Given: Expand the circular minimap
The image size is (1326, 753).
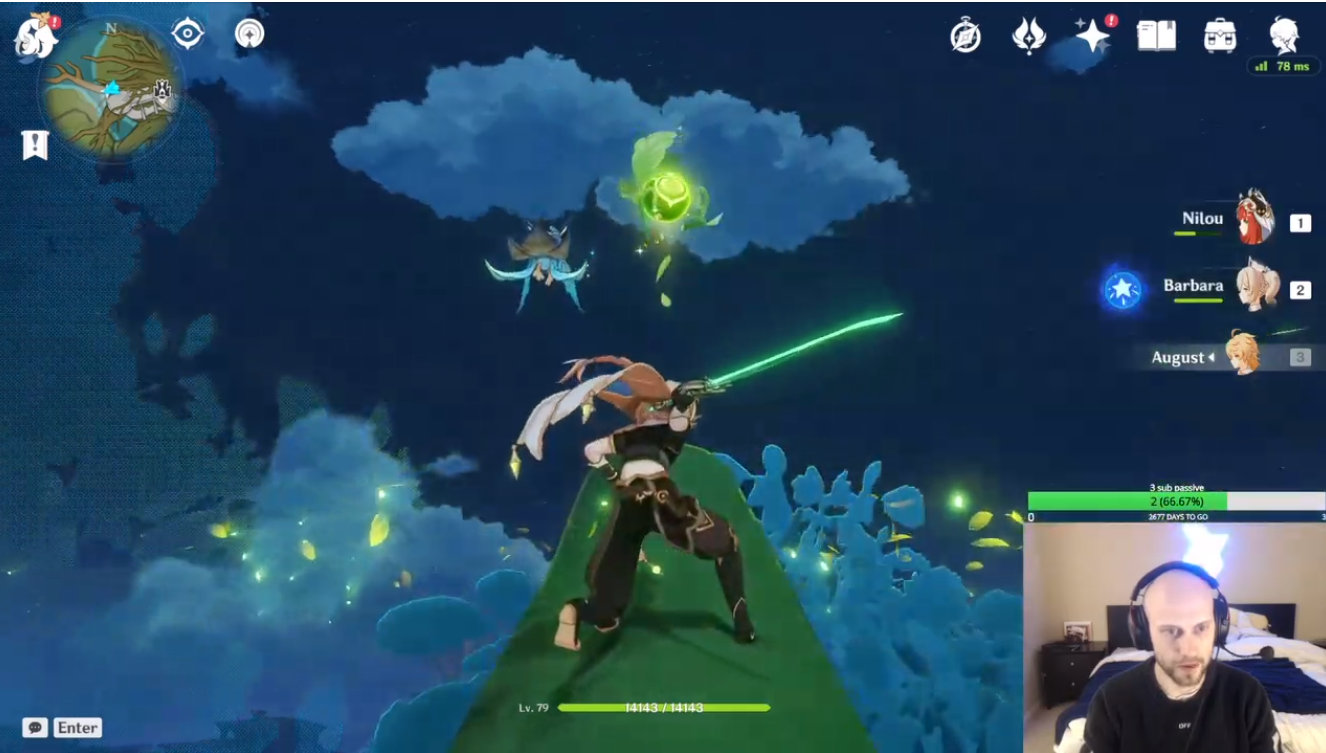Looking at the screenshot, I should click(111, 91).
